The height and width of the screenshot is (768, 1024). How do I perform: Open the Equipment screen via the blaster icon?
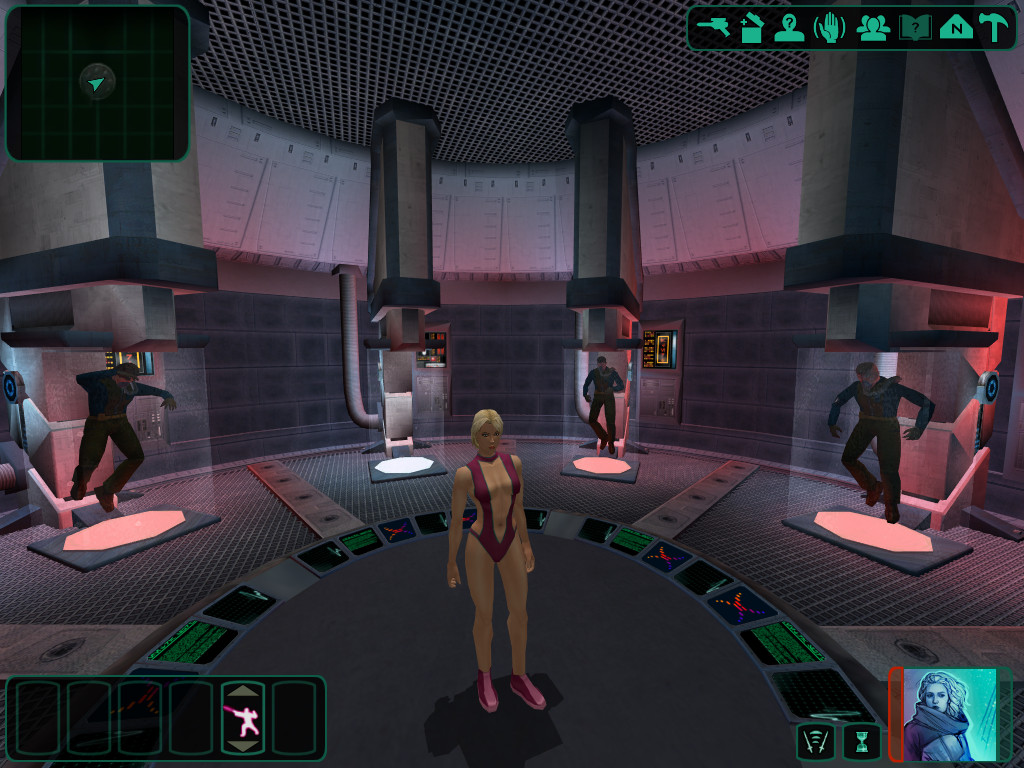[x=714, y=27]
